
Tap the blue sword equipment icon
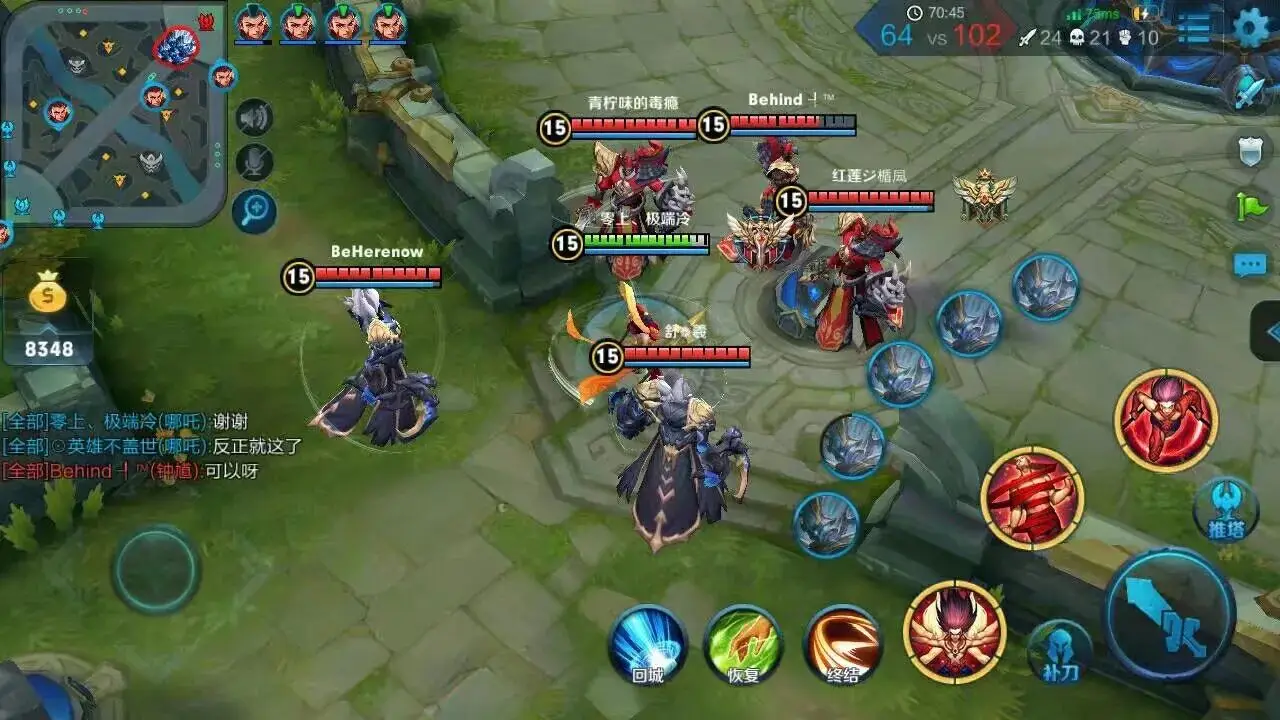tap(1250, 90)
